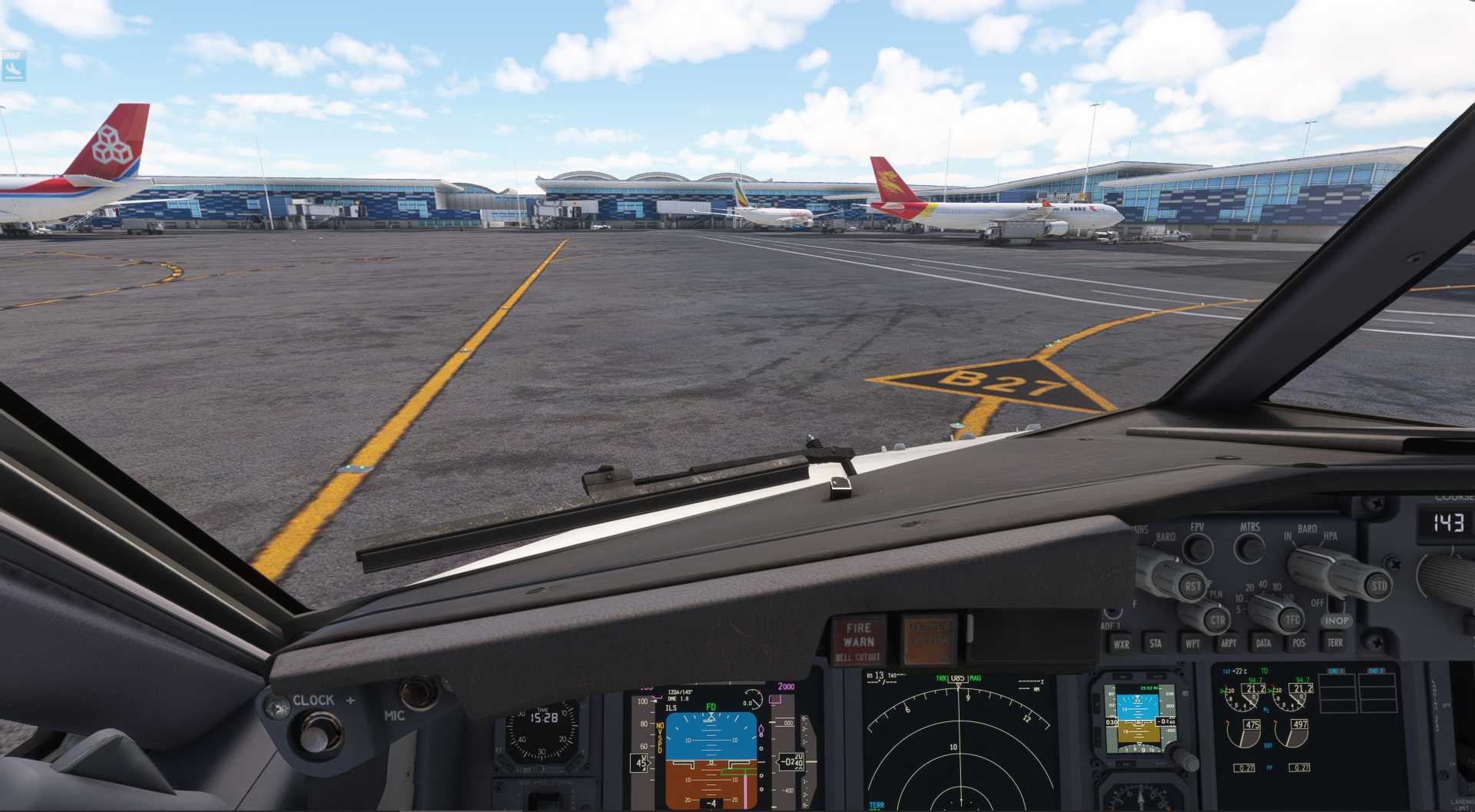
Task: Push the CTR map center button
Action: pyautogui.click(x=1218, y=619)
